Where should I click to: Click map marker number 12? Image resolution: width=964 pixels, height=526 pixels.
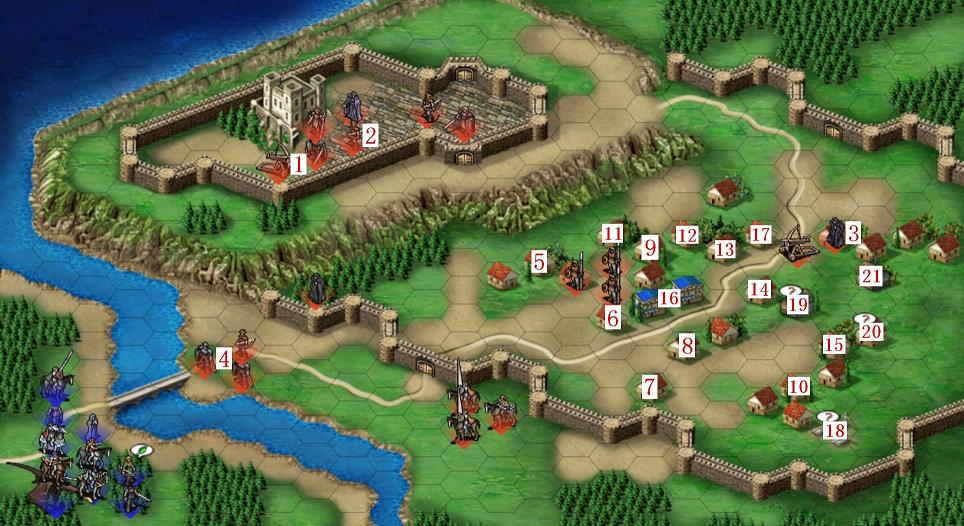coord(686,235)
